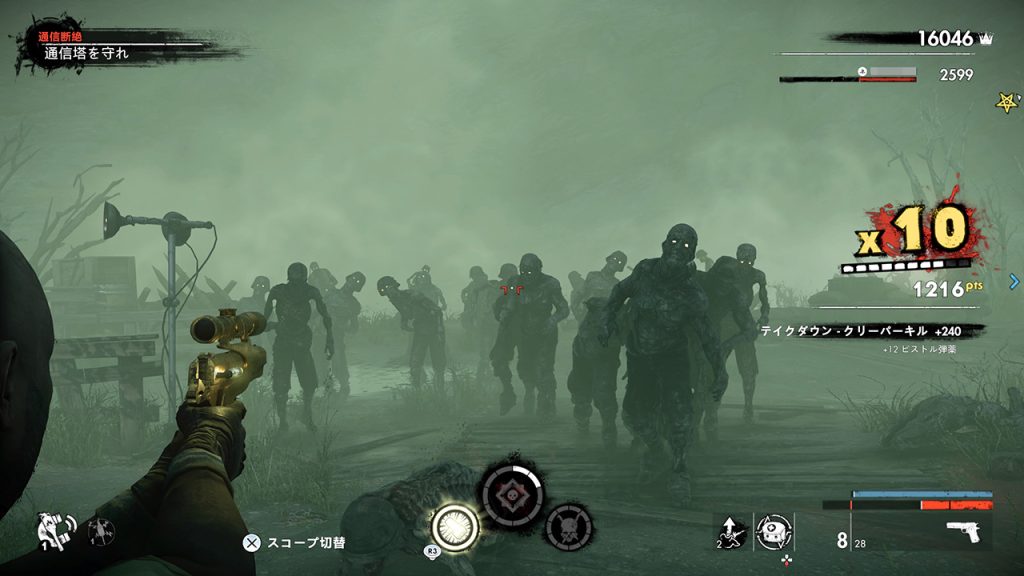
Task: Click the yellow pentagram marker icon
Action: (x=1007, y=102)
